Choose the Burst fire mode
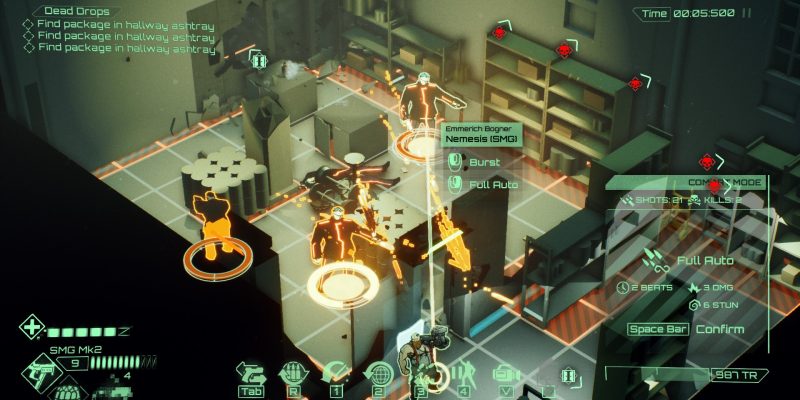The height and width of the screenshot is (400, 800). coord(483,162)
